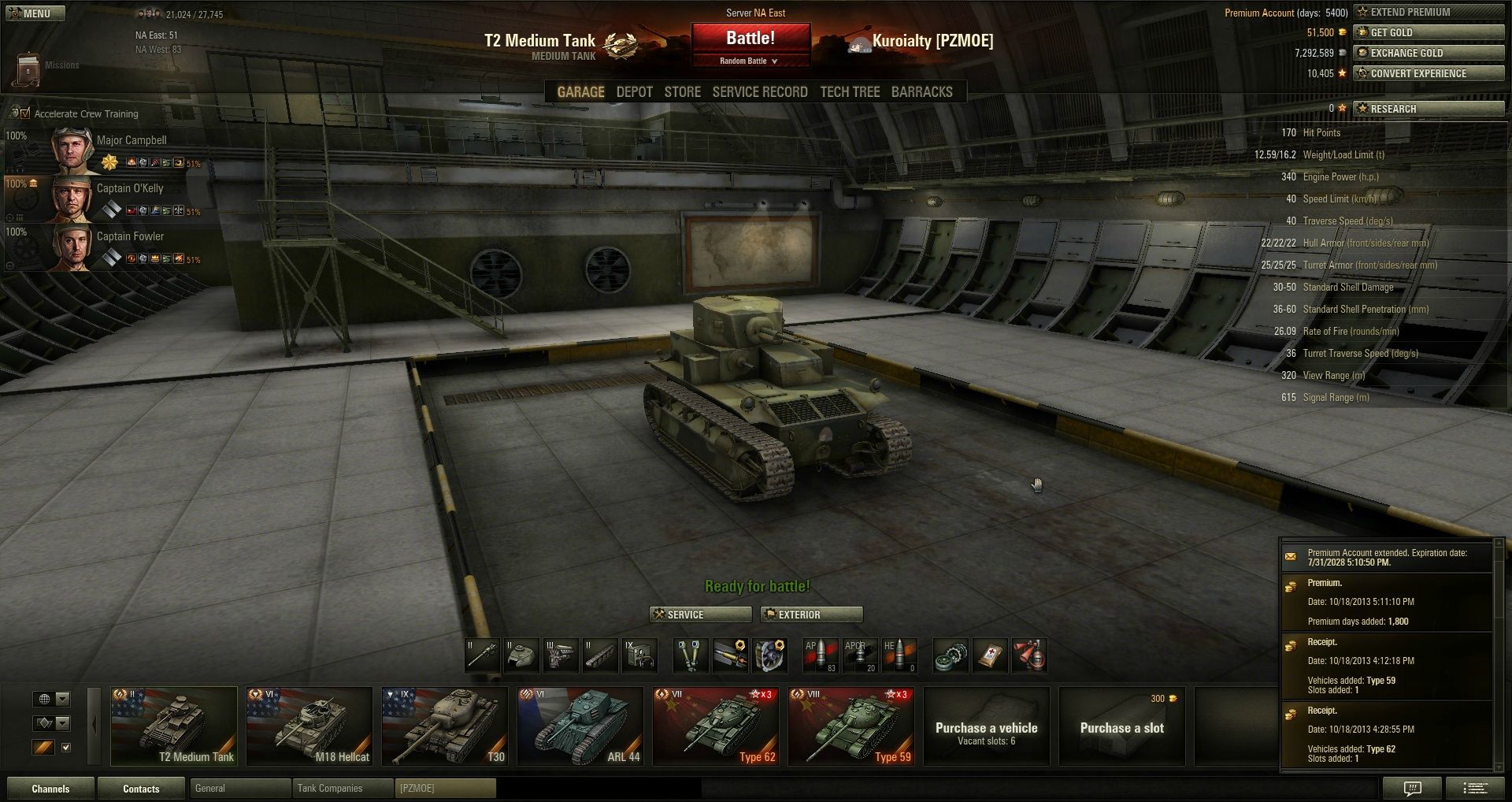This screenshot has width=1512, height=802.
Task: Start the battle with the Battle! button
Action: point(750,38)
